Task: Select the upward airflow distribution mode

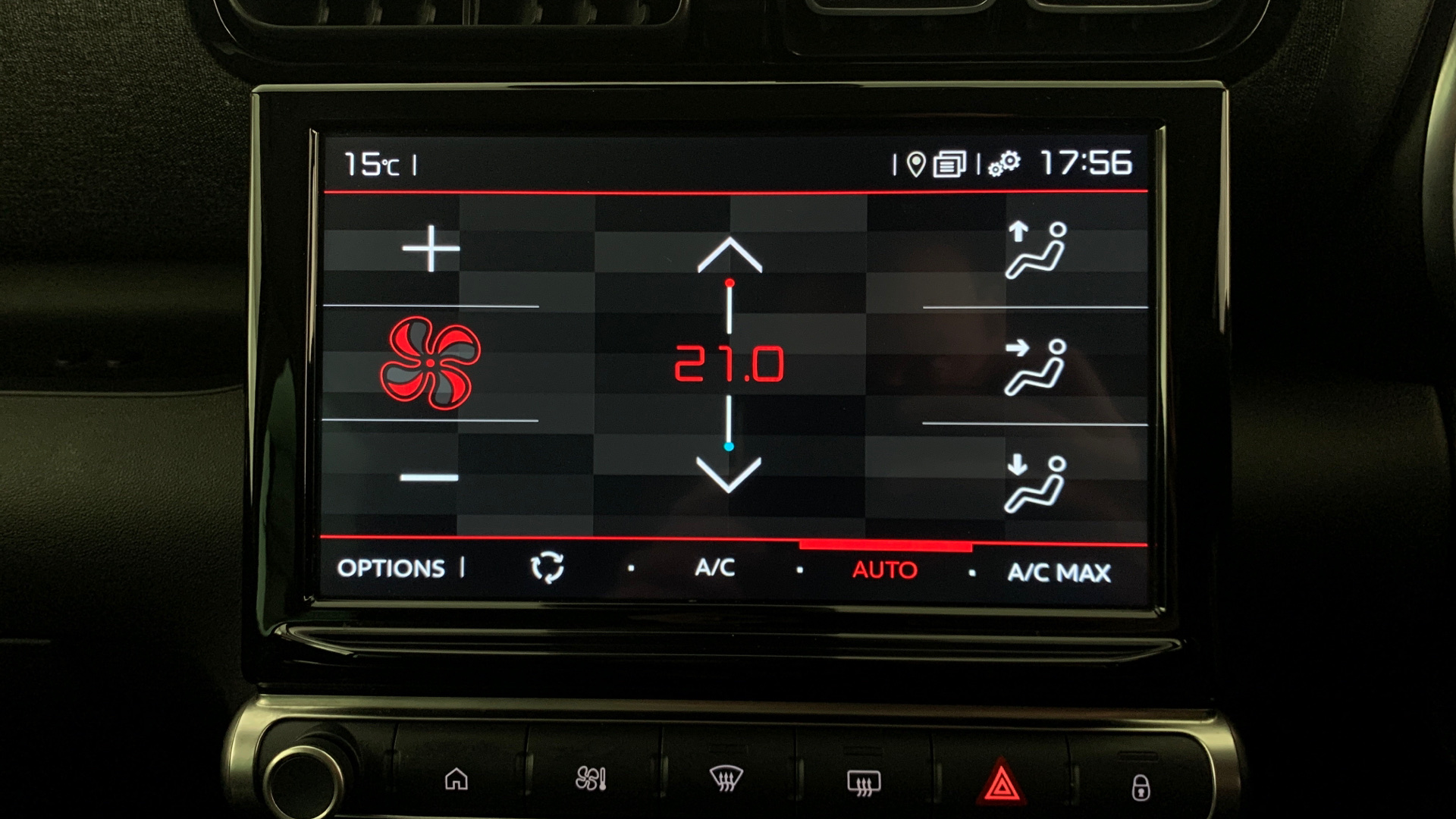Action: [x=1037, y=253]
